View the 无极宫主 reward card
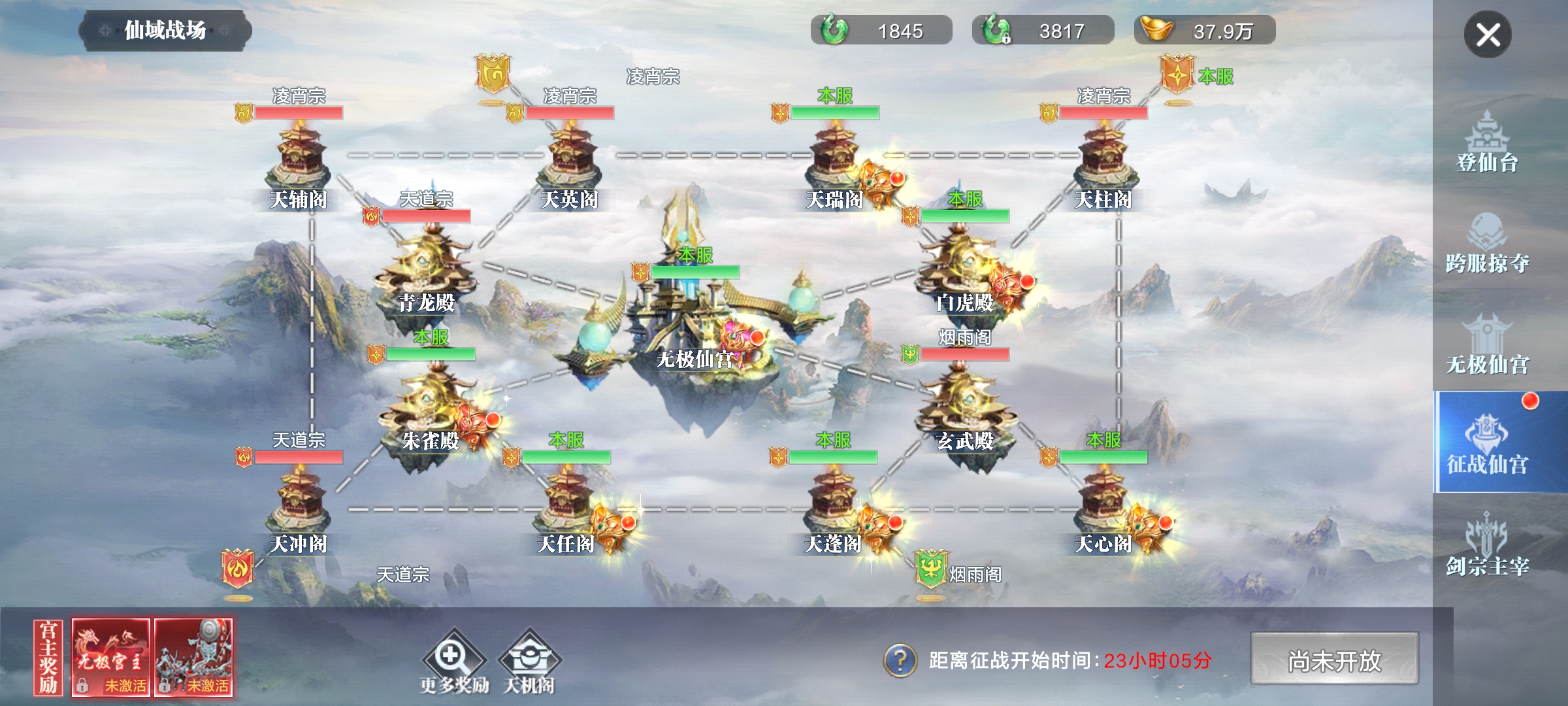1568x706 pixels. coord(110,656)
